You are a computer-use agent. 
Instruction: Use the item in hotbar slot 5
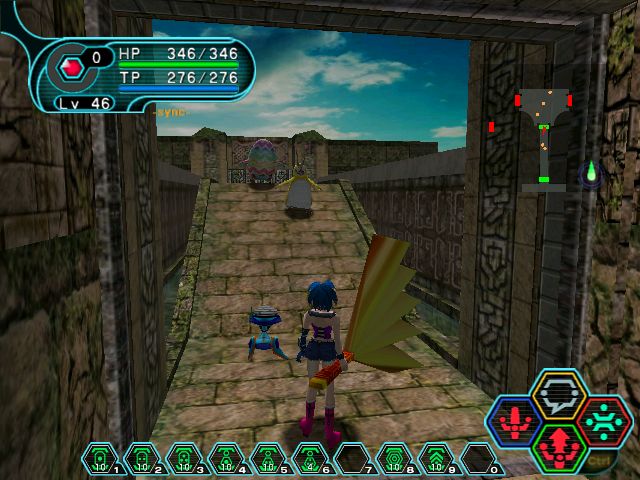(x=267, y=459)
